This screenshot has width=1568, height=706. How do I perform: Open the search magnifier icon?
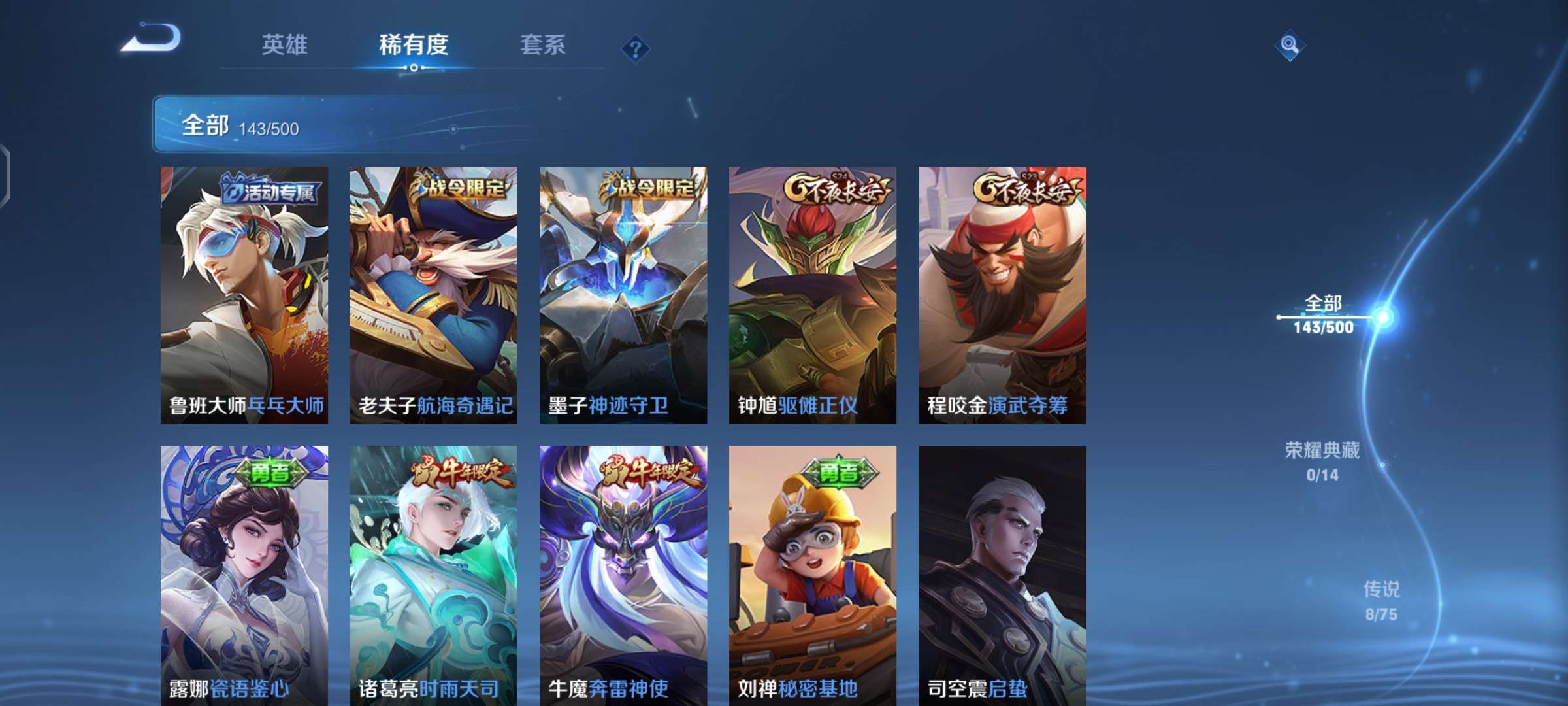pyautogui.click(x=1289, y=44)
